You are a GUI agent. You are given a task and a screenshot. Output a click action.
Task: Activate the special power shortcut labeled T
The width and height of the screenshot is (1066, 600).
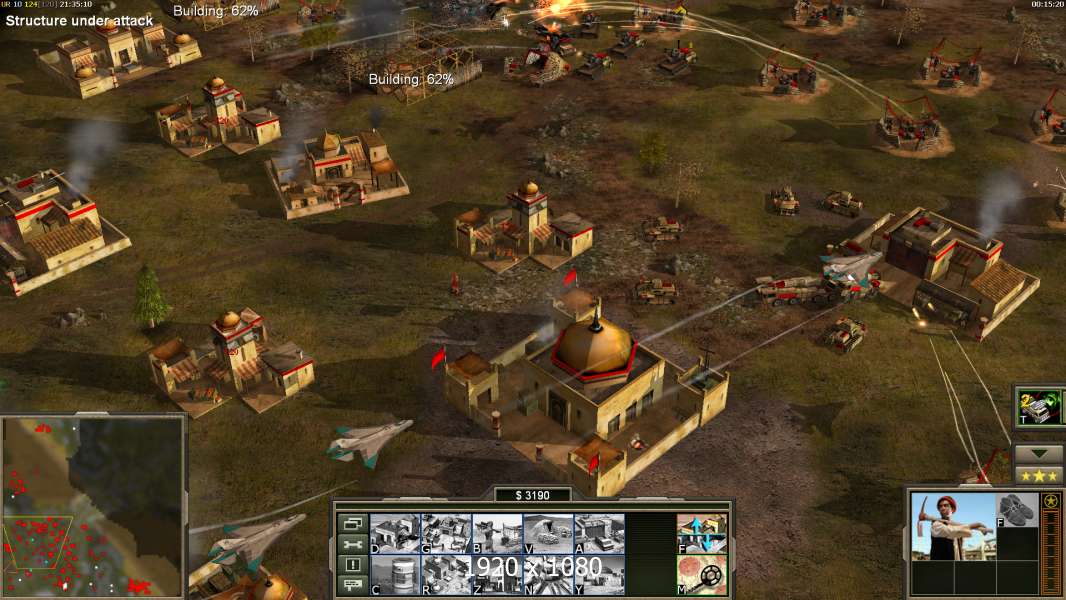point(1039,407)
